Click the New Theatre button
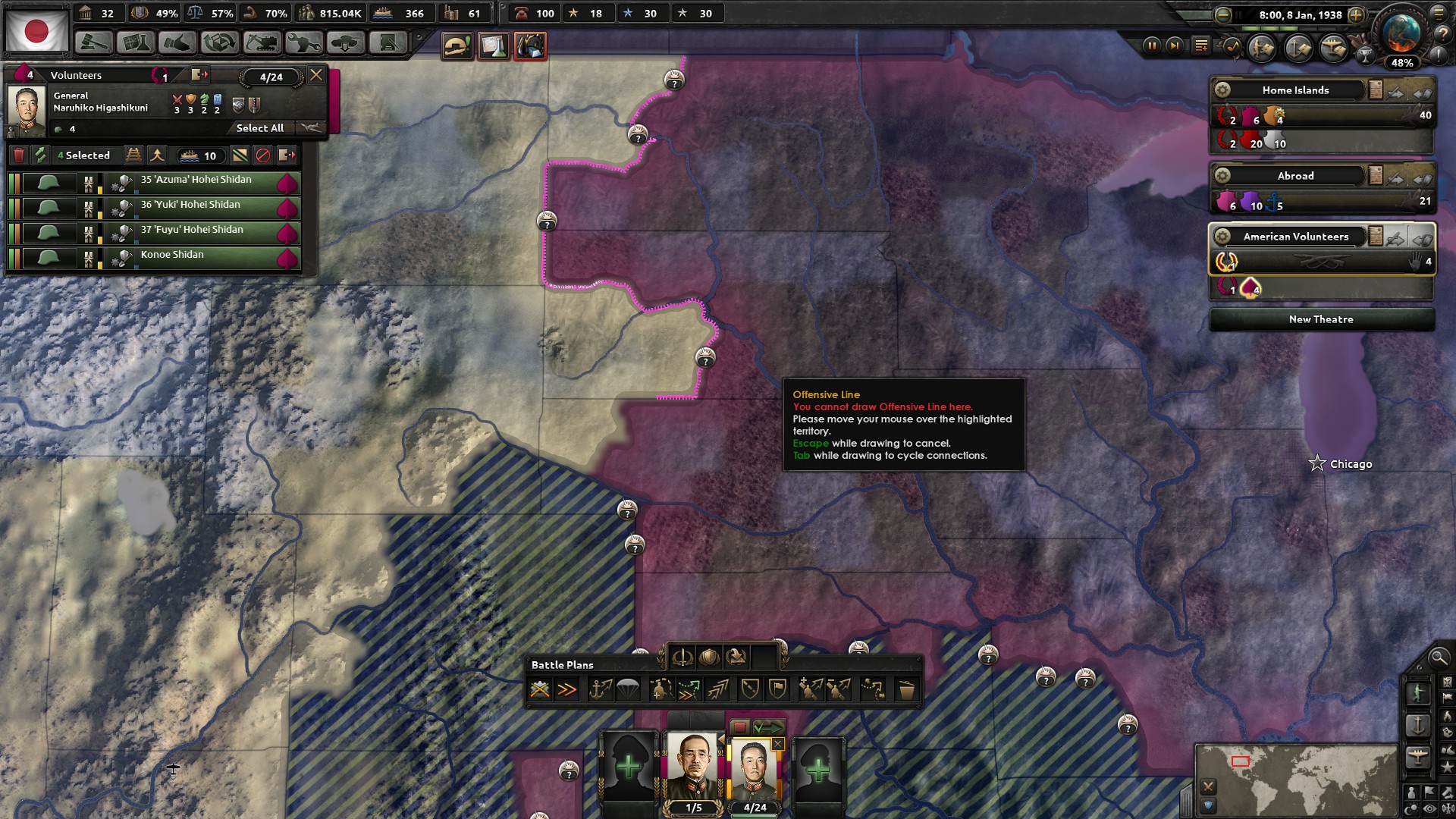 tap(1321, 319)
